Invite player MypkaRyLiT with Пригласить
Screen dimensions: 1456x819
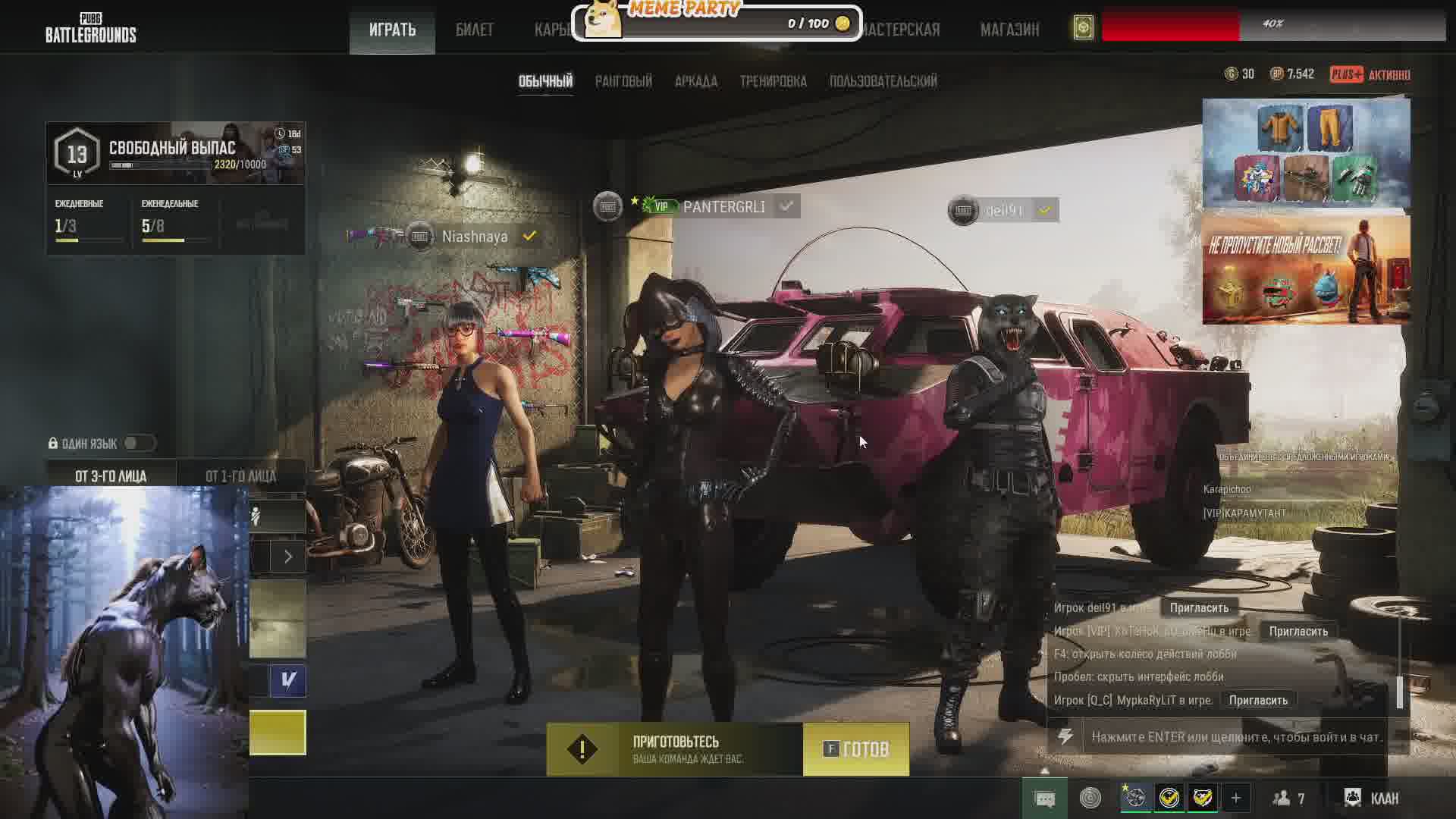click(1257, 700)
